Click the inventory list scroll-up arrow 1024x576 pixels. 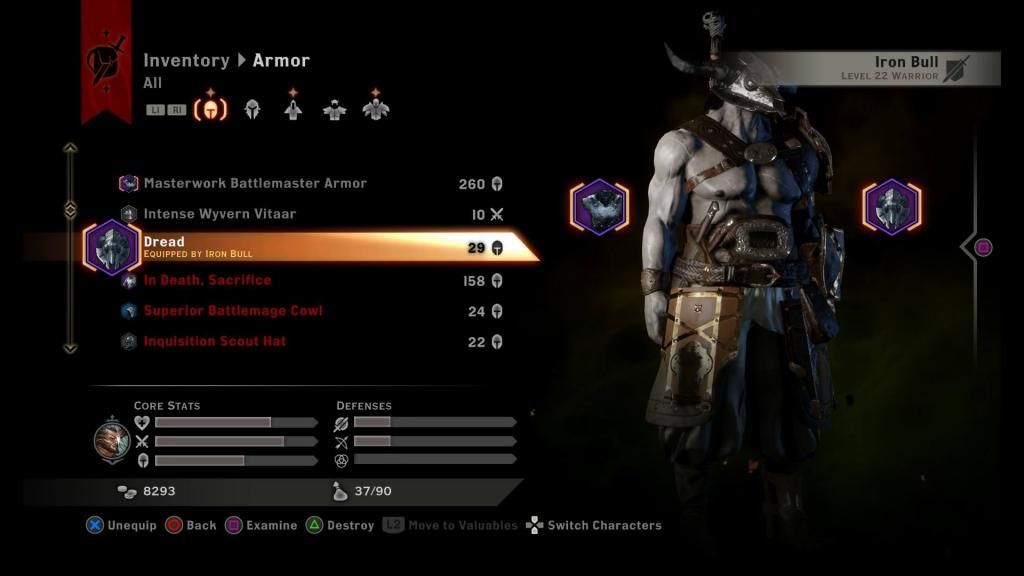click(70, 149)
